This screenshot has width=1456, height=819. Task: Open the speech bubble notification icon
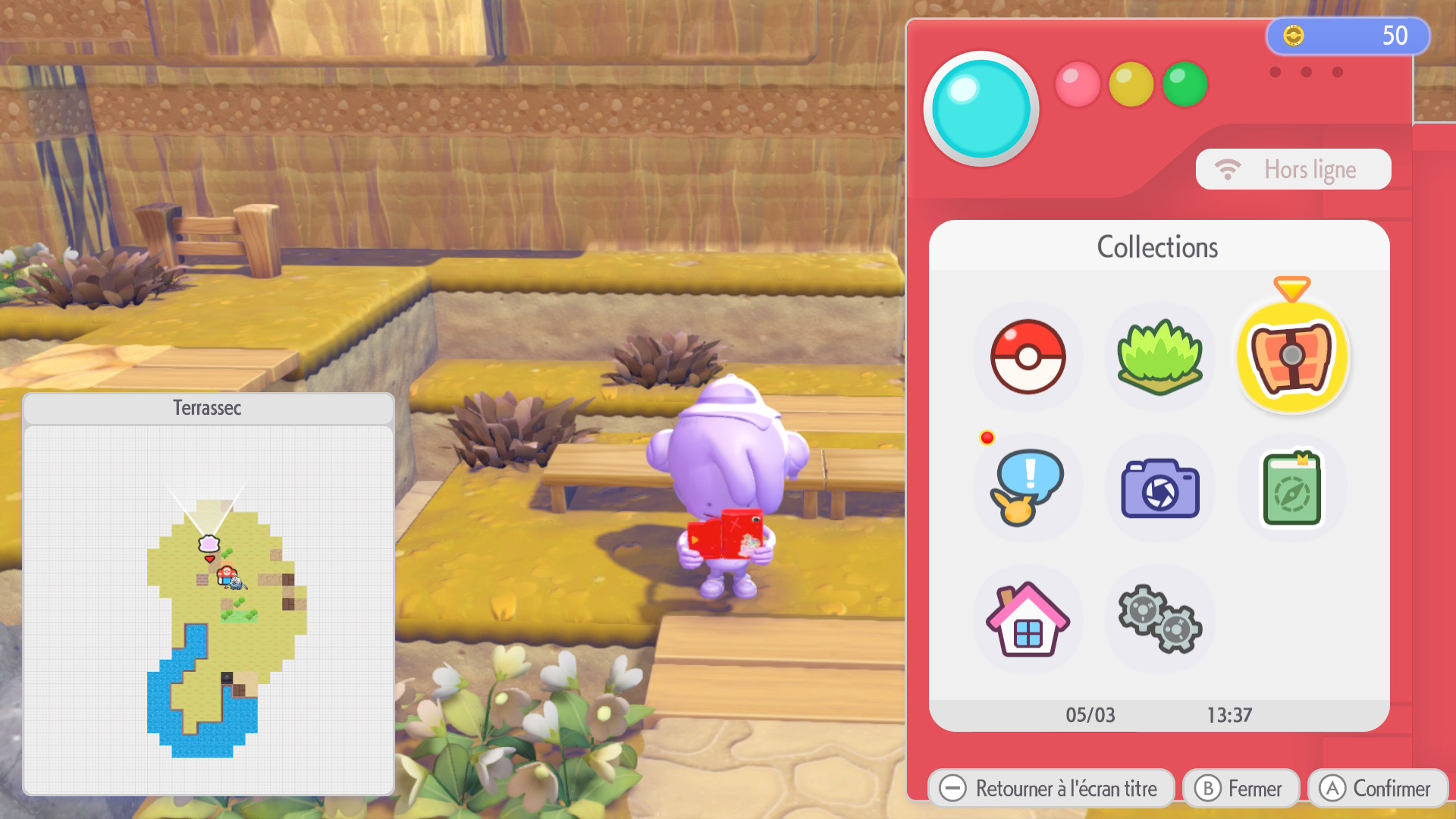[x=1028, y=488]
